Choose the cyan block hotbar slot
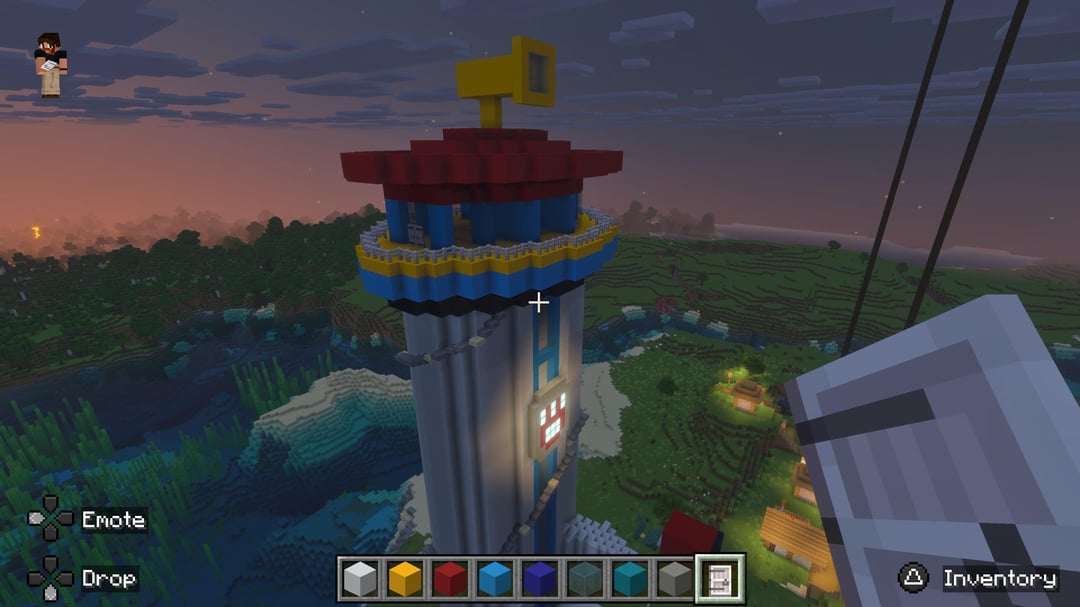This screenshot has width=1080, height=607. tap(630, 579)
